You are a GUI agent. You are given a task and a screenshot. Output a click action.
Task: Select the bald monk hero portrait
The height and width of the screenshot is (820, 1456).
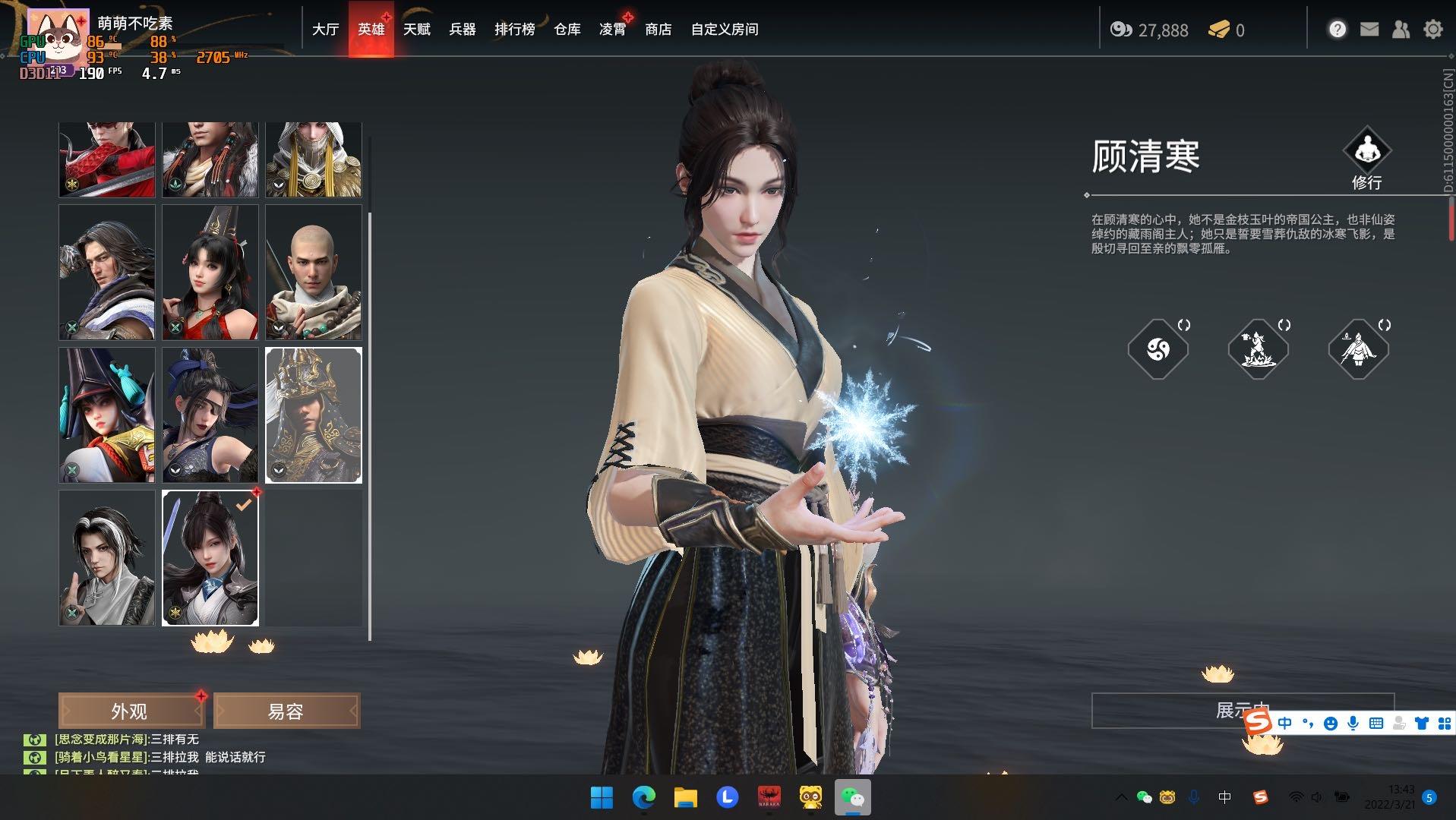tap(313, 272)
